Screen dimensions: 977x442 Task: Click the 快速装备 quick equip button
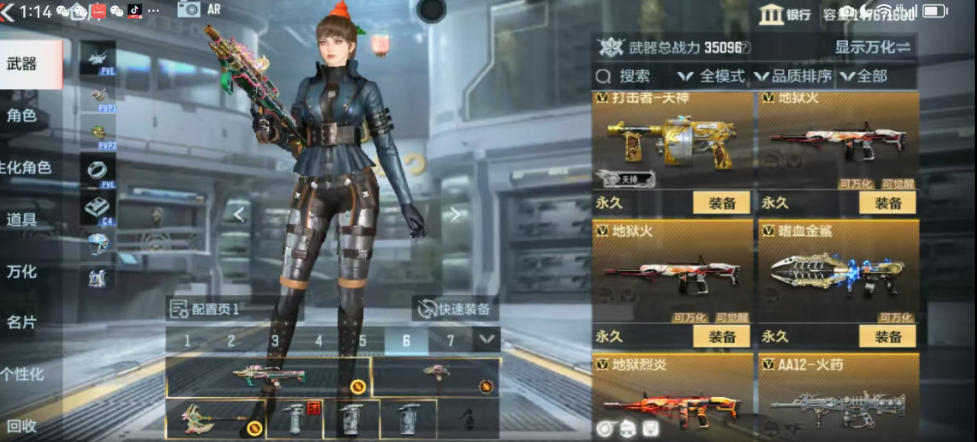tap(456, 309)
